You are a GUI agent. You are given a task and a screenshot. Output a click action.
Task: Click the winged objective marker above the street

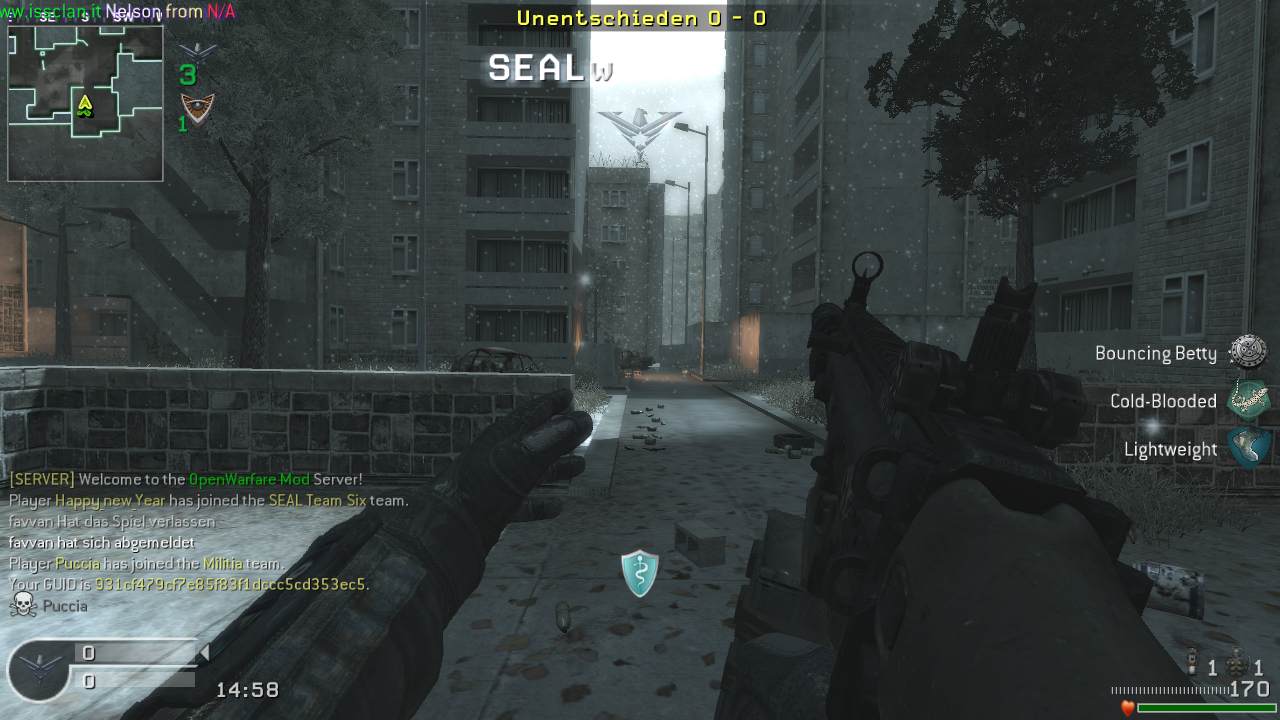639,131
